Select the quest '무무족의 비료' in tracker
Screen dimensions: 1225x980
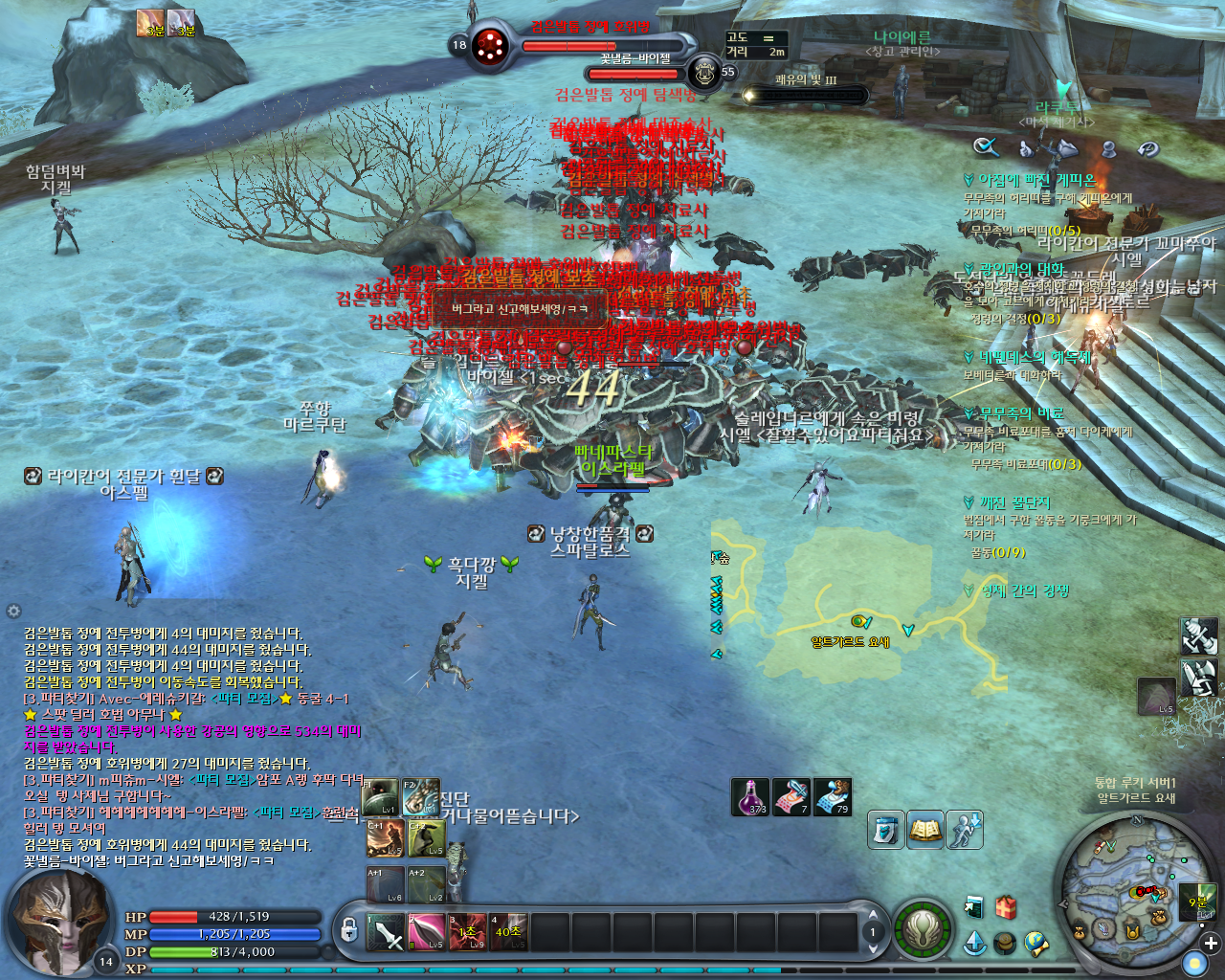click(x=1021, y=413)
